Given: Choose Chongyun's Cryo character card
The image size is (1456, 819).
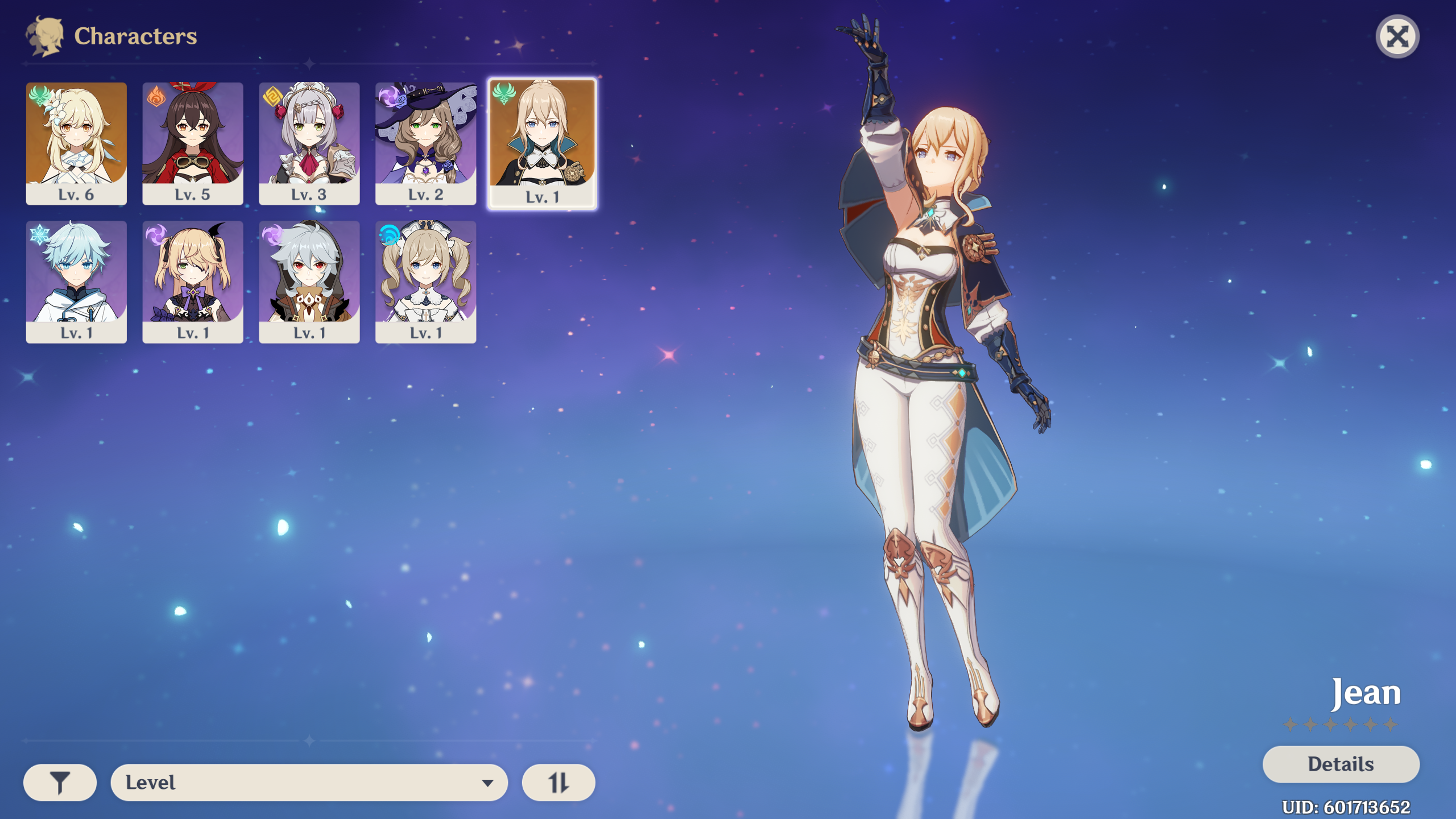Looking at the screenshot, I should pyautogui.click(x=76, y=282).
